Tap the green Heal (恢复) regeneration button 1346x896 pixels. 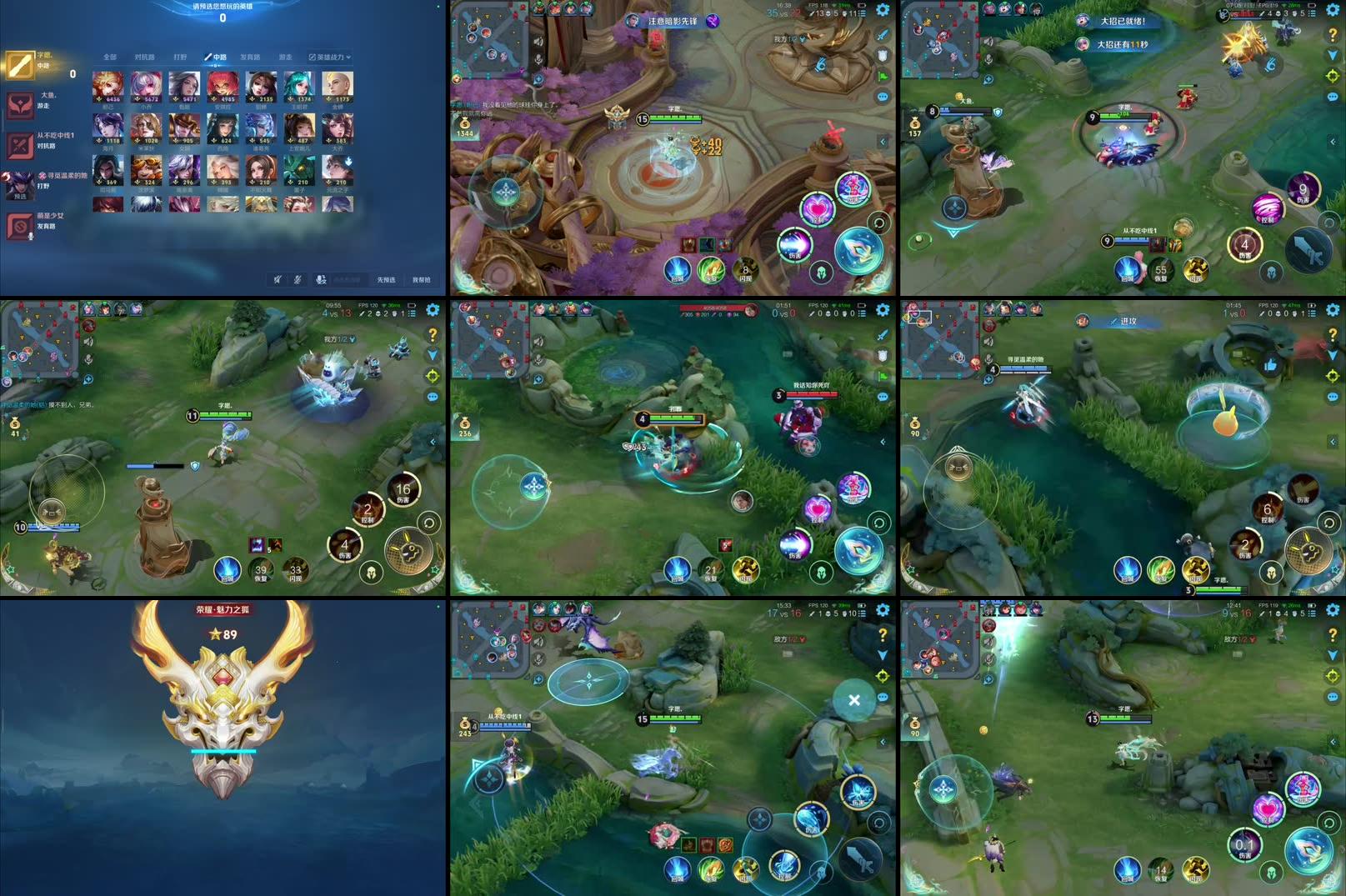(x=712, y=270)
